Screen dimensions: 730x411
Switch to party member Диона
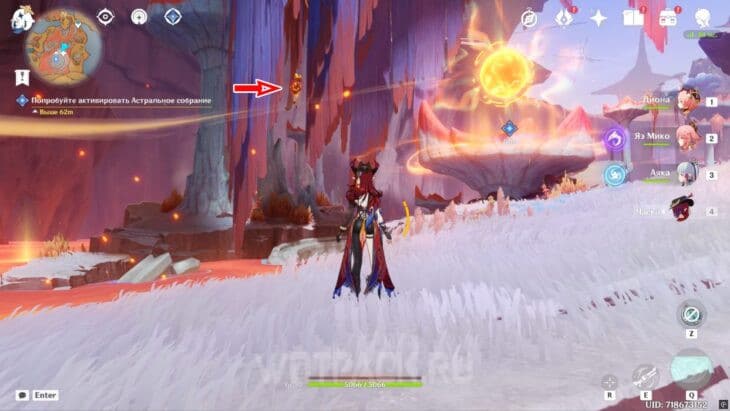pyautogui.click(x=687, y=101)
